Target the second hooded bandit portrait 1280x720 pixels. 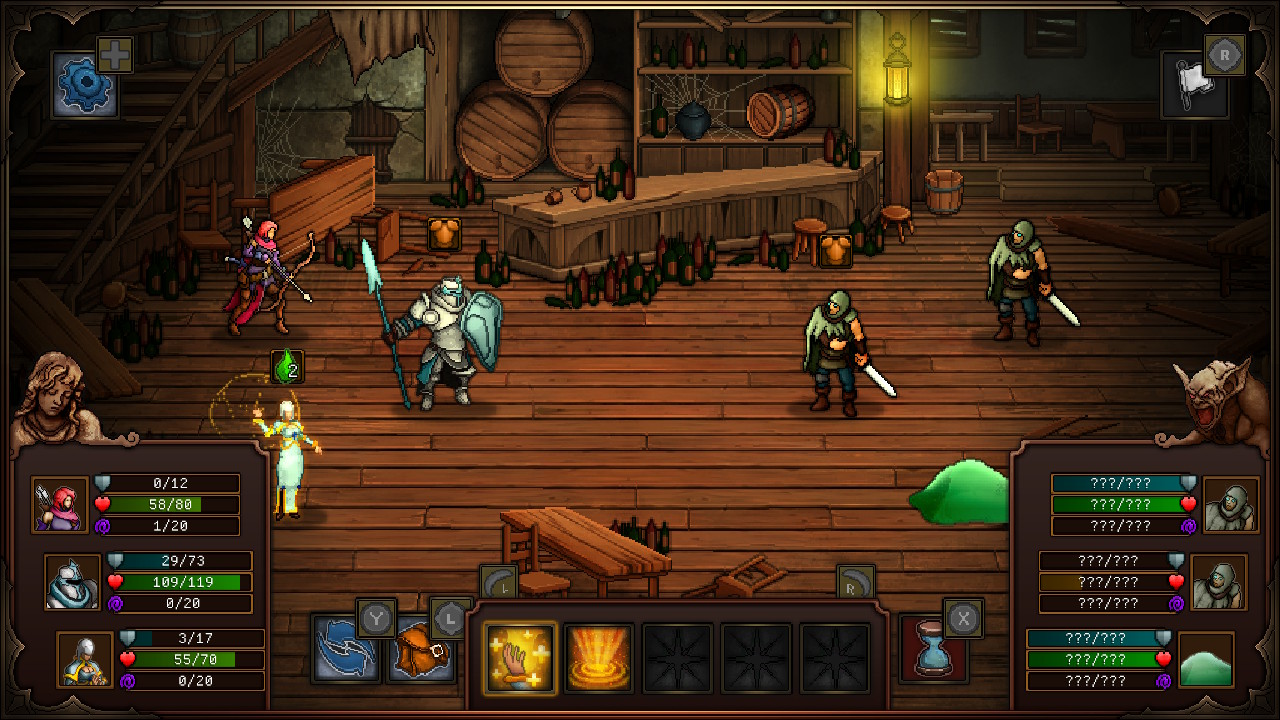click(x=1218, y=582)
